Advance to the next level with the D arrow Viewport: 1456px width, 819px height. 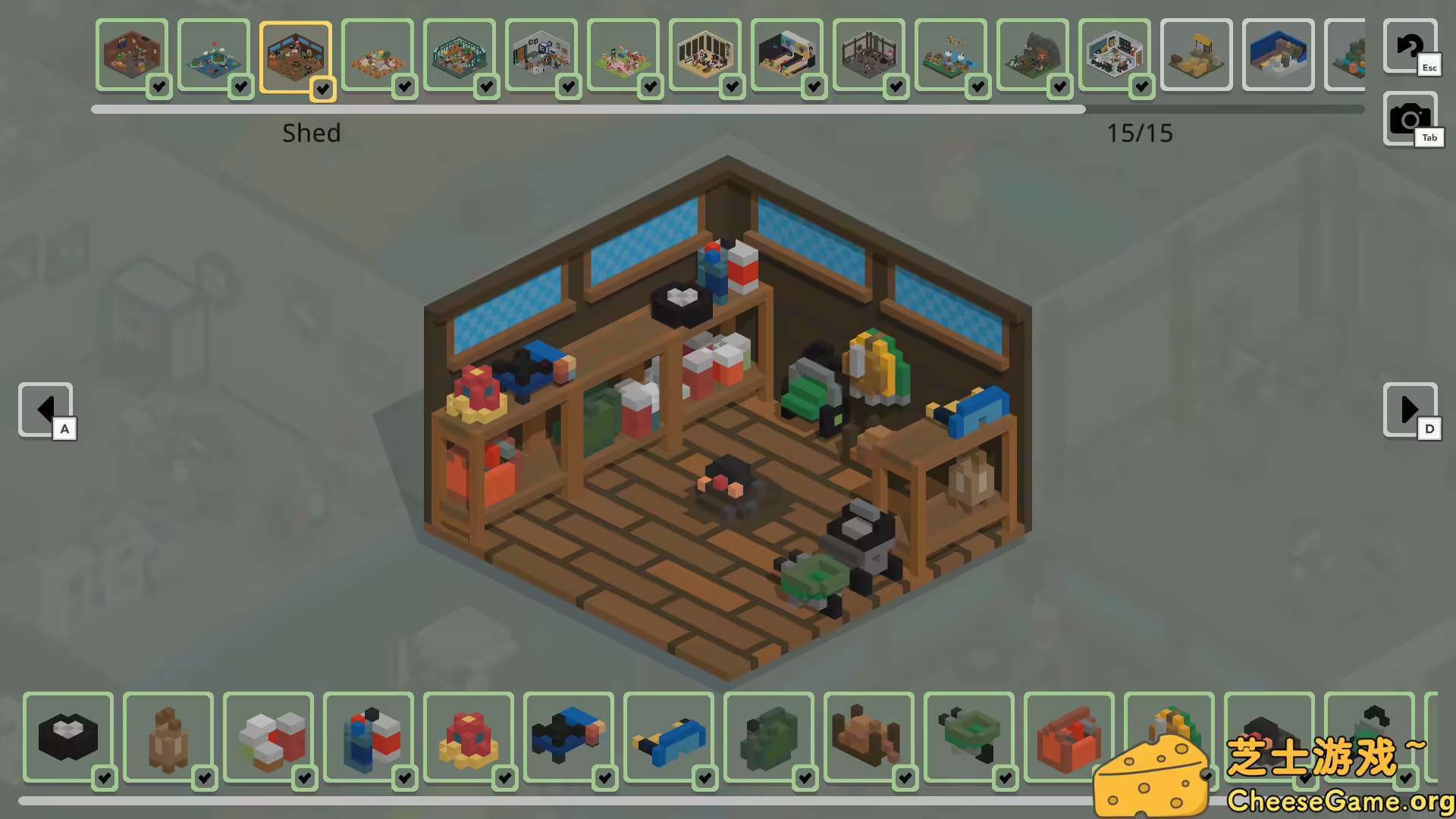[x=1410, y=409]
